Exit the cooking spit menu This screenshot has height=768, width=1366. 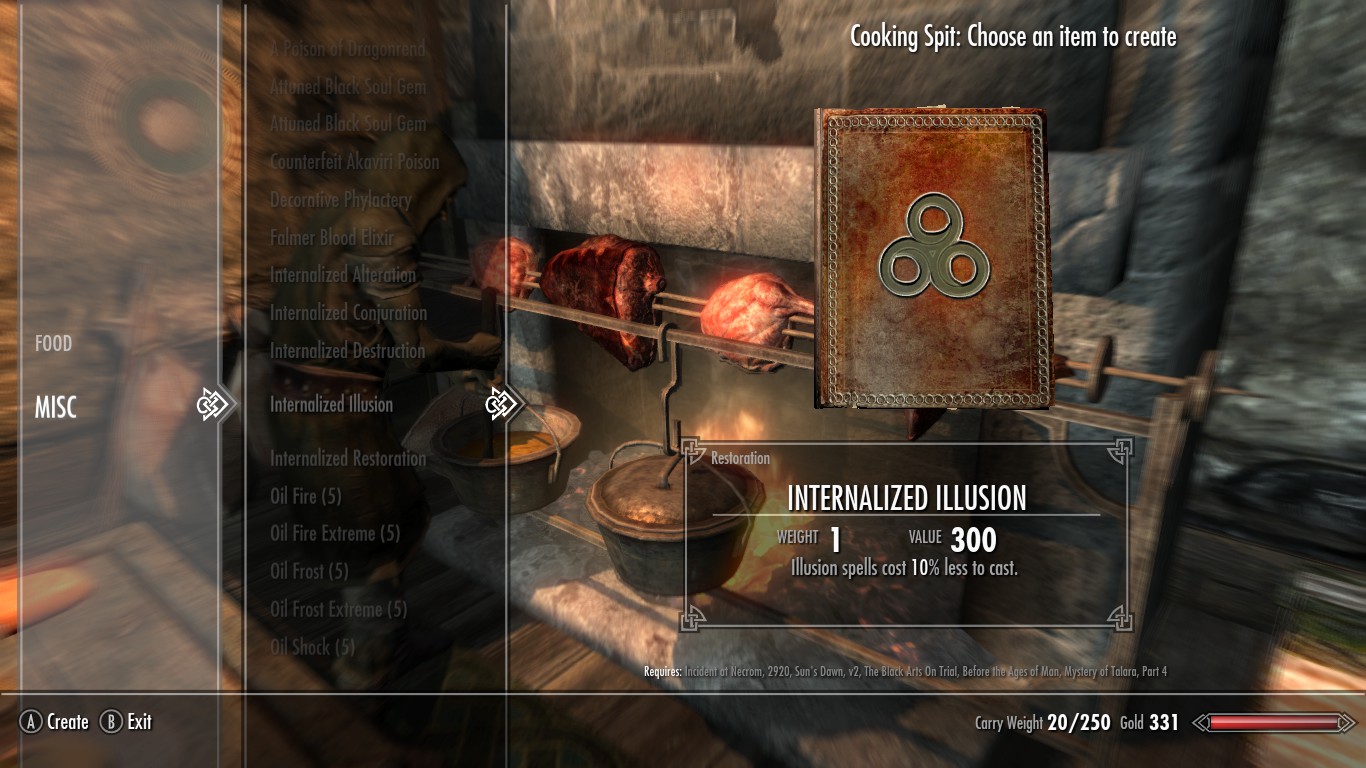126,722
